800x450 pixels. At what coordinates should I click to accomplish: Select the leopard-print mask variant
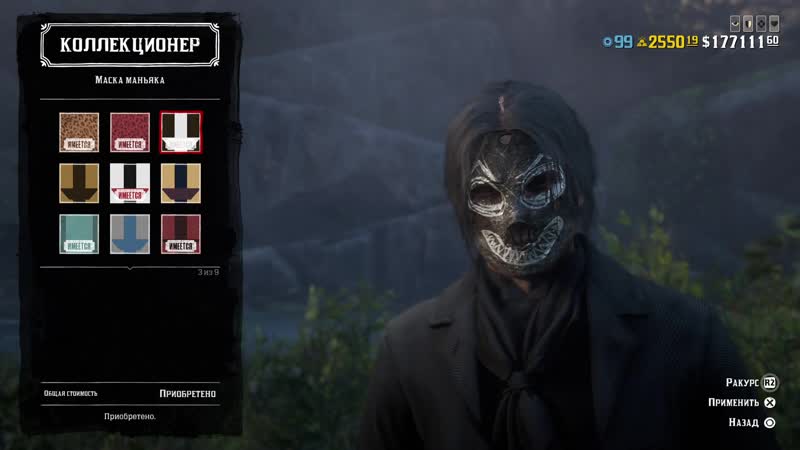click(79, 132)
